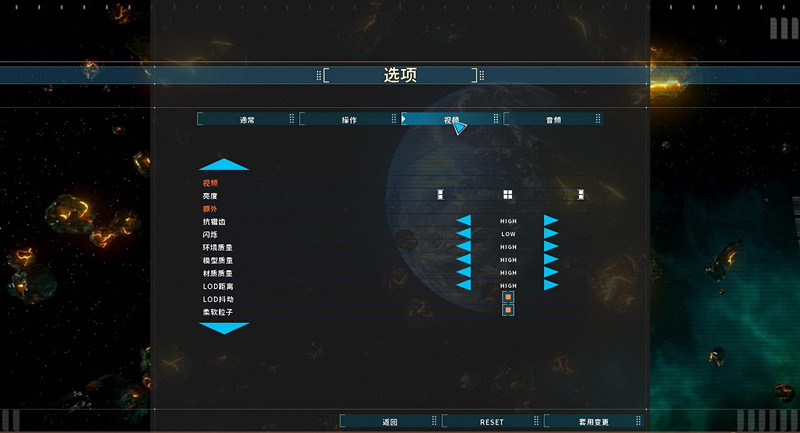Open the 操作 (Controls) tab
This screenshot has height=433, width=800.
[x=349, y=119]
